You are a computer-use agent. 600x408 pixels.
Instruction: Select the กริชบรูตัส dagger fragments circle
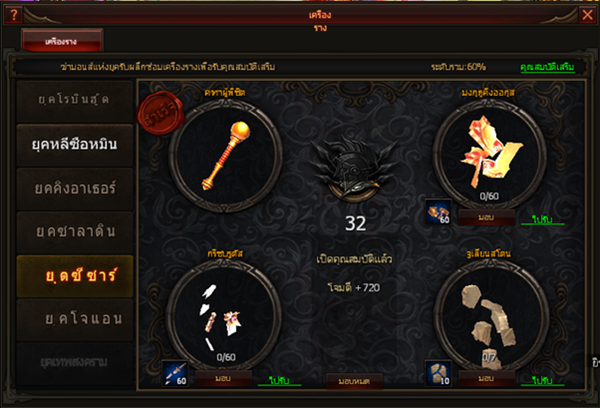coord(222,315)
